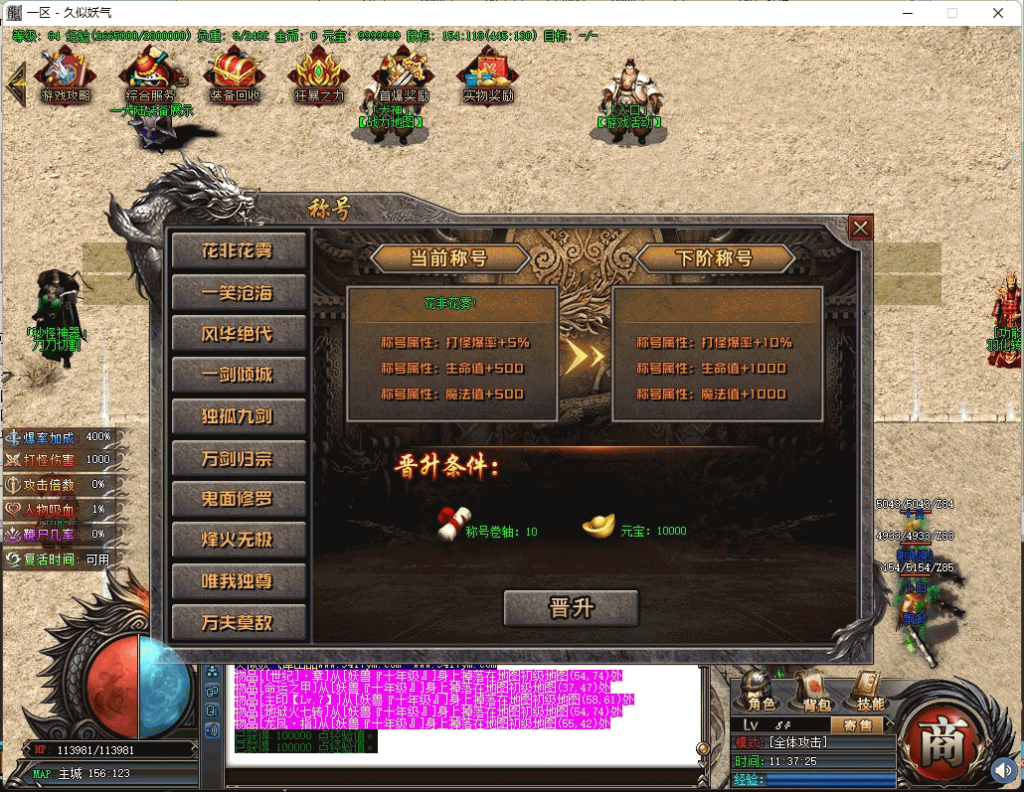
Task: Select the 鬼面修罗 title entry
Action: [238, 498]
